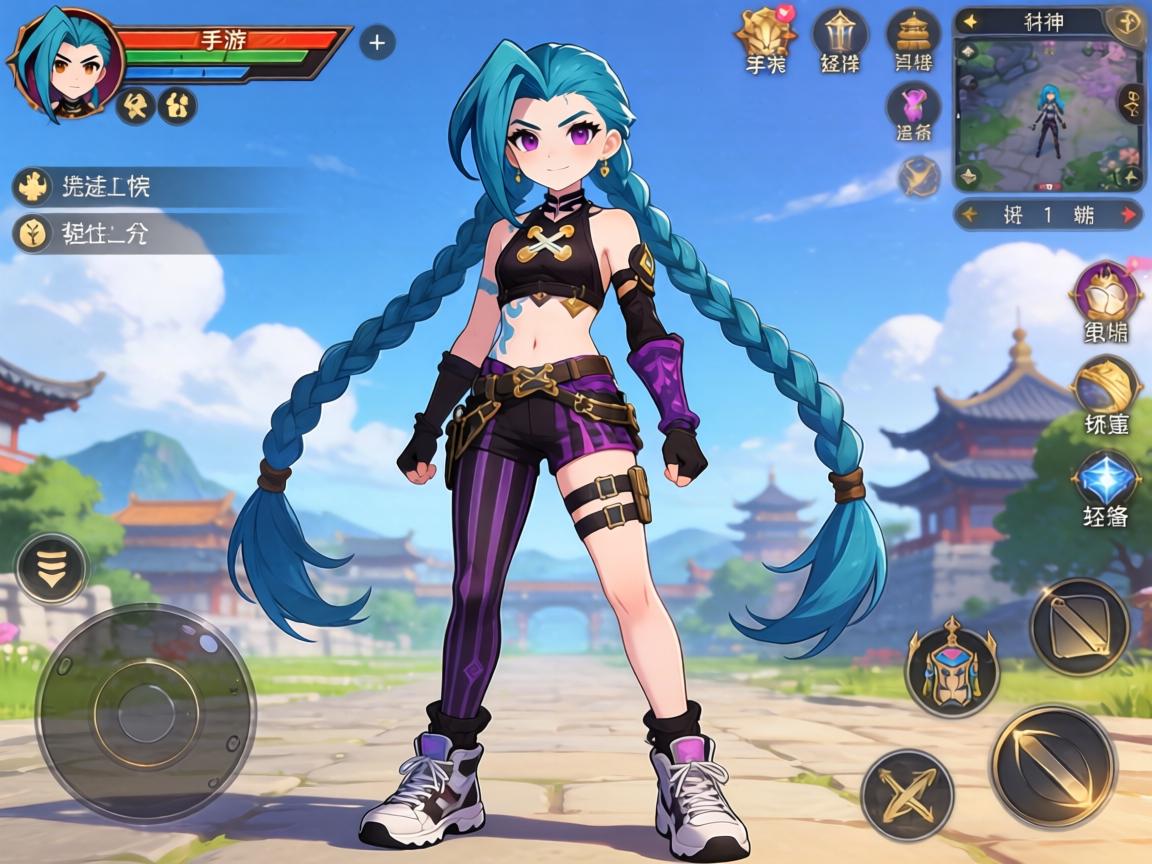1152x864 pixels.
Task: Tap the round chevron button above joystick
Action: 52,568
